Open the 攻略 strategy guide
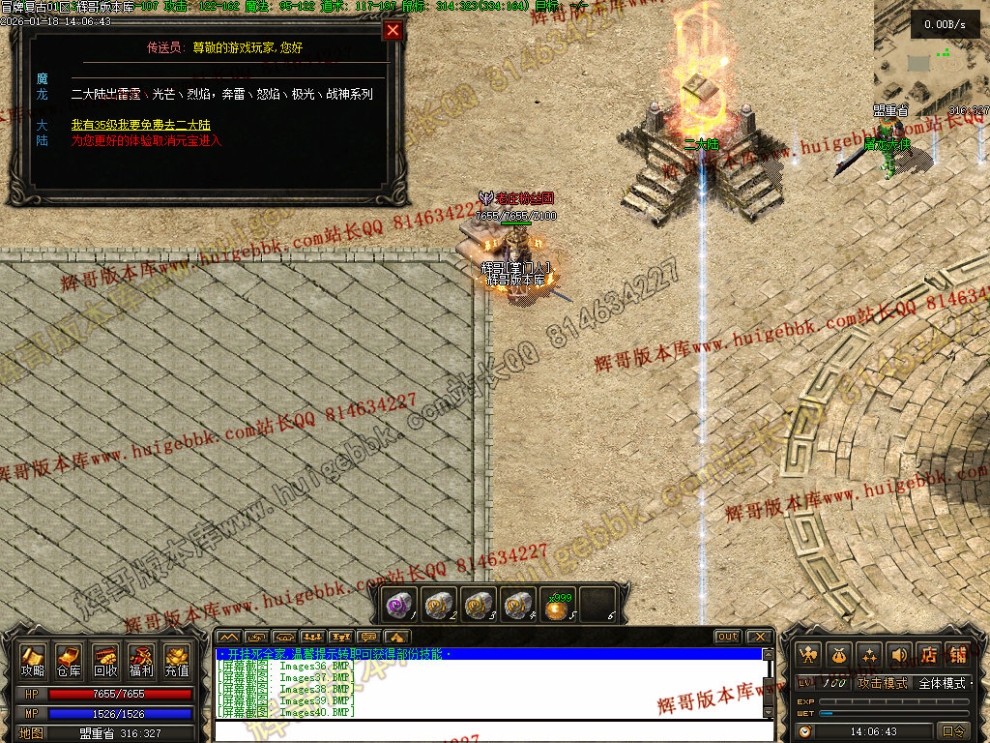The width and height of the screenshot is (990, 743). coord(33,660)
